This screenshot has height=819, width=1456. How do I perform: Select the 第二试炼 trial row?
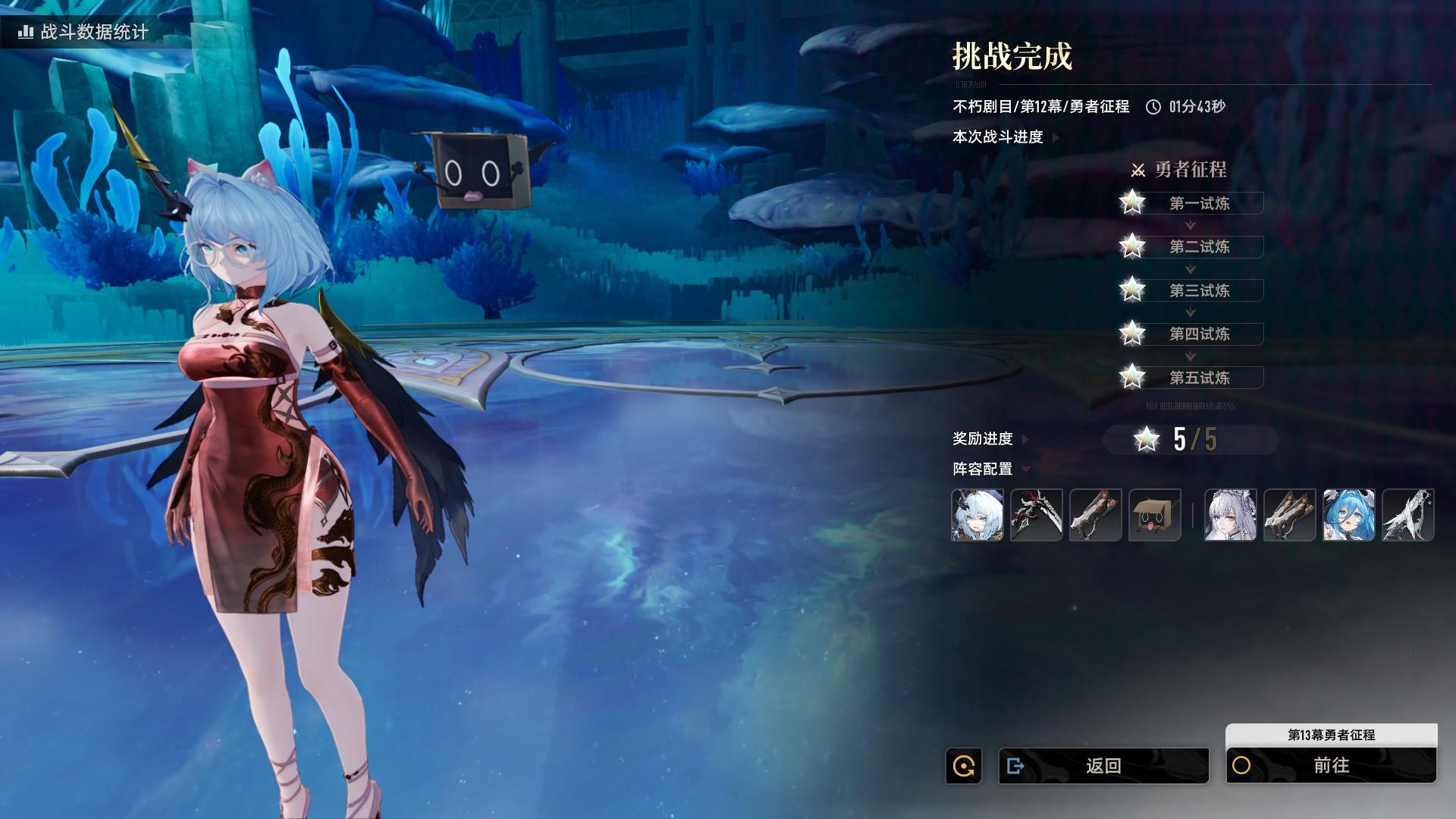1199,246
